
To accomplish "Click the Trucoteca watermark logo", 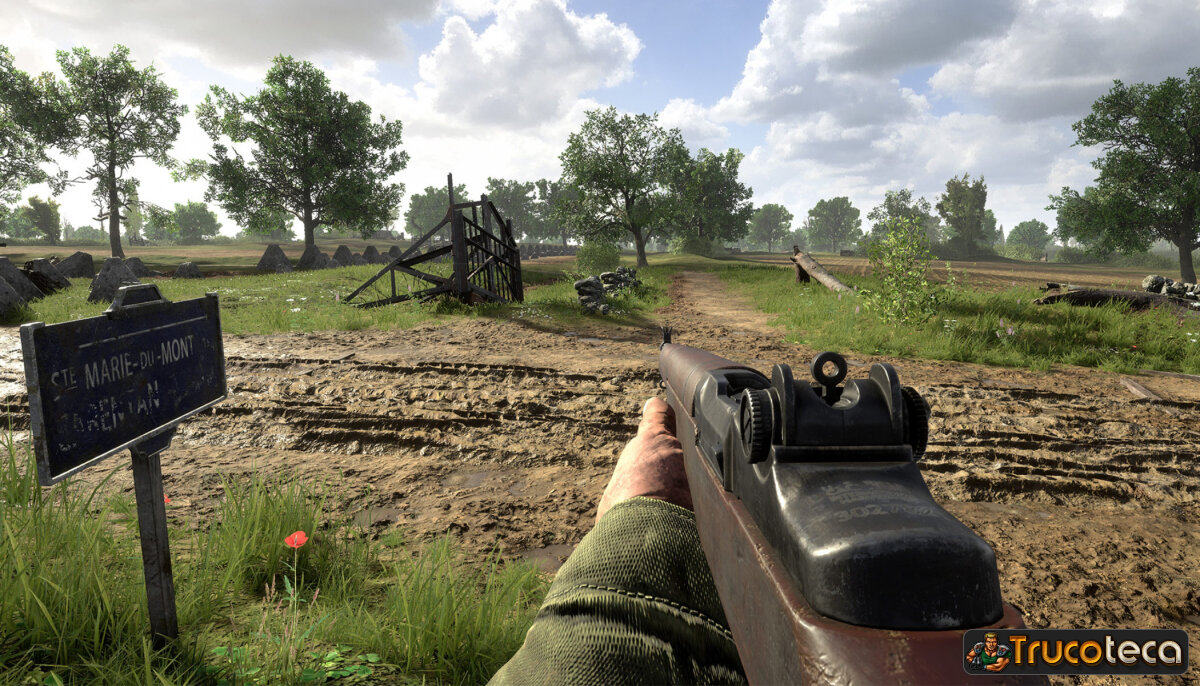I will point(1075,652).
